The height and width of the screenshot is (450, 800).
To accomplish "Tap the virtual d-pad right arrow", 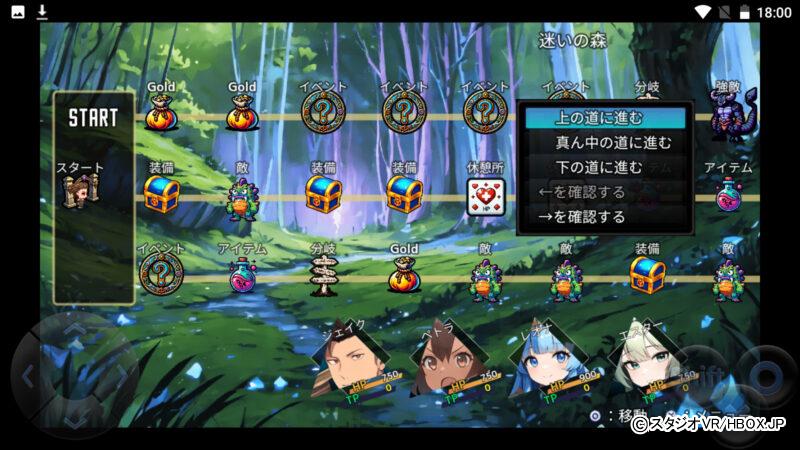I will tap(120, 376).
